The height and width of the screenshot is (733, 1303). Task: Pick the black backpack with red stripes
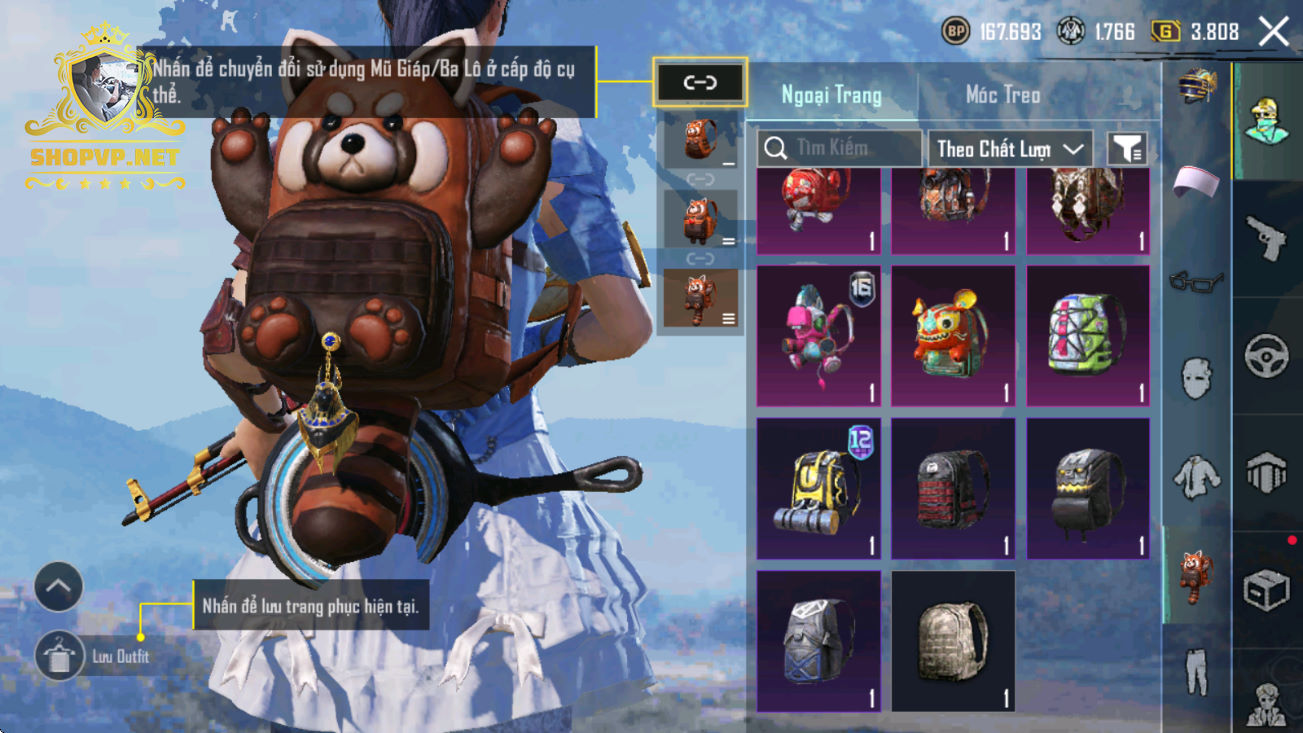[x=953, y=489]
